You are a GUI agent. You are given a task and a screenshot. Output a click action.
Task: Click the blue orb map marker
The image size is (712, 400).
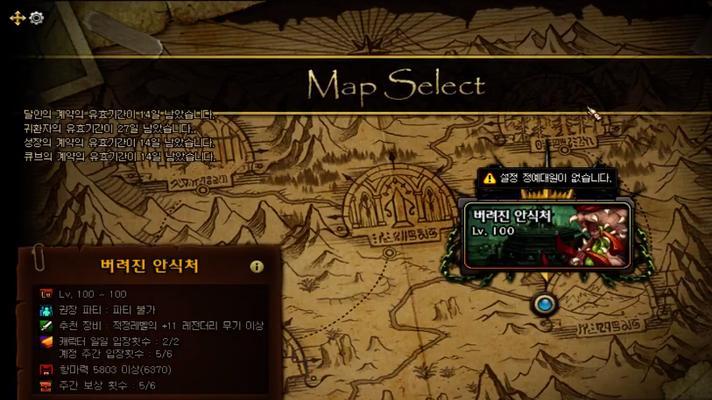click(545, 304)
